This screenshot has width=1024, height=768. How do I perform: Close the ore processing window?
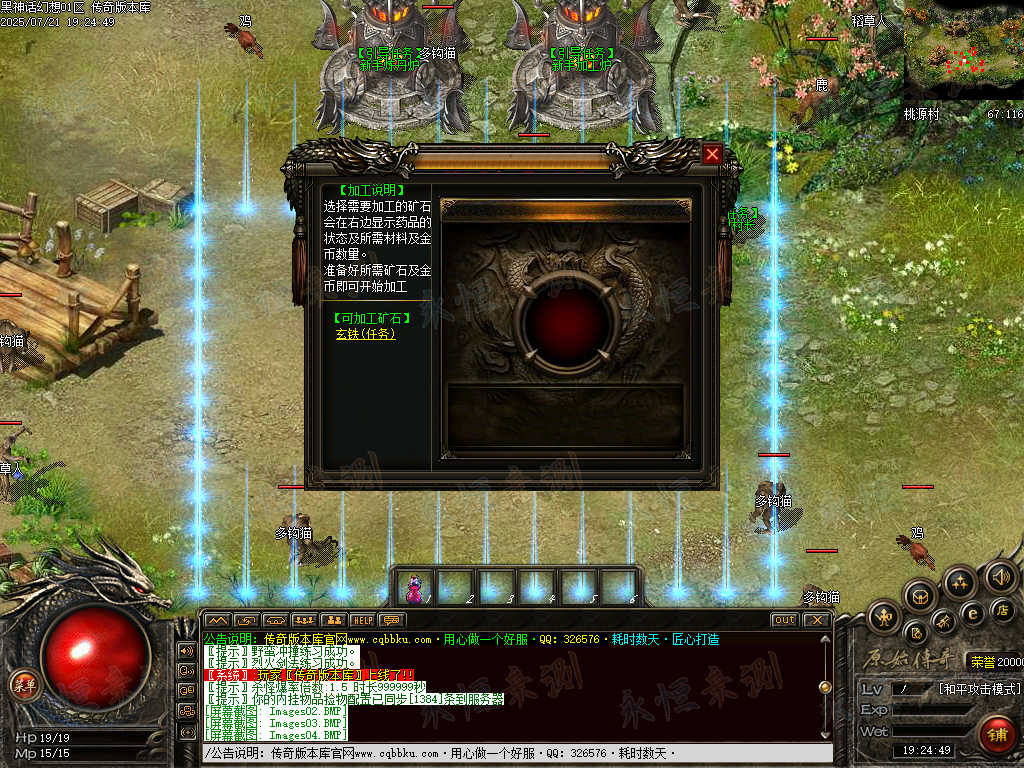pos(712,154)
